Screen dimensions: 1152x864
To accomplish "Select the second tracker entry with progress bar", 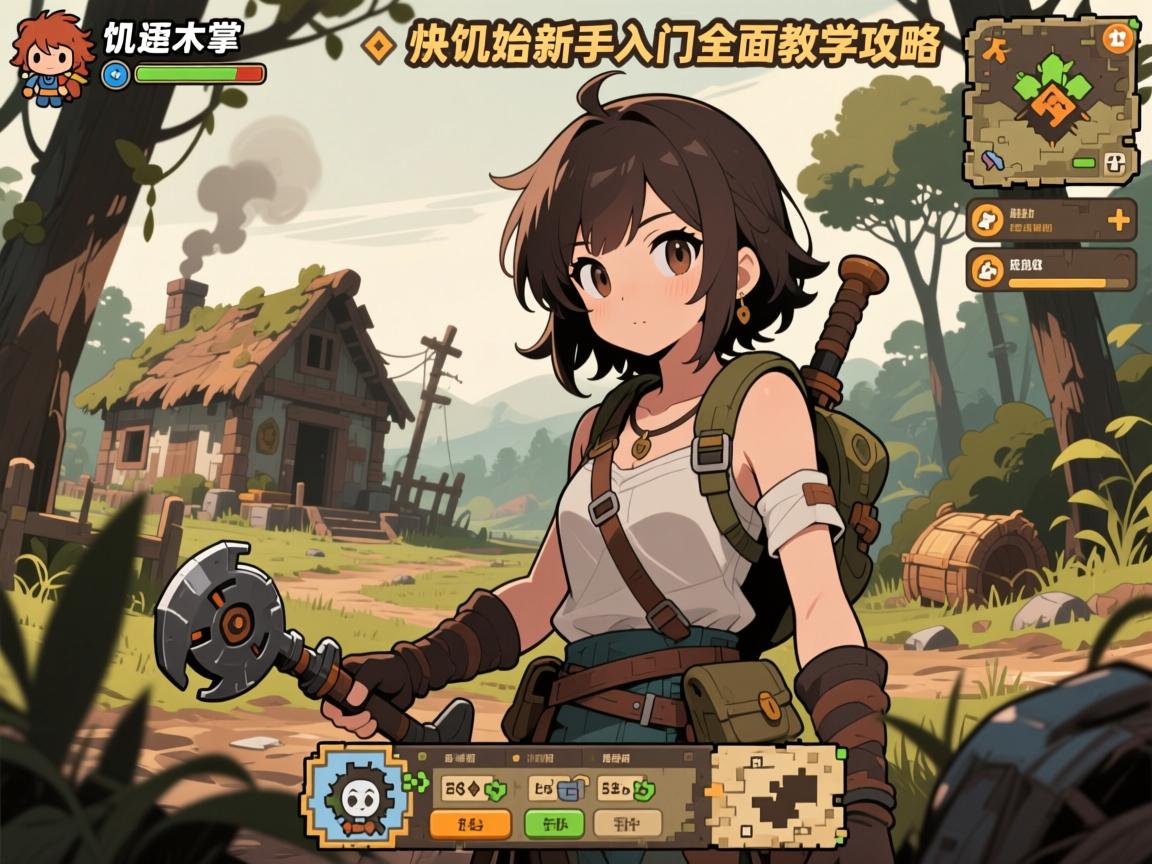I will (x=1051, y=270).
